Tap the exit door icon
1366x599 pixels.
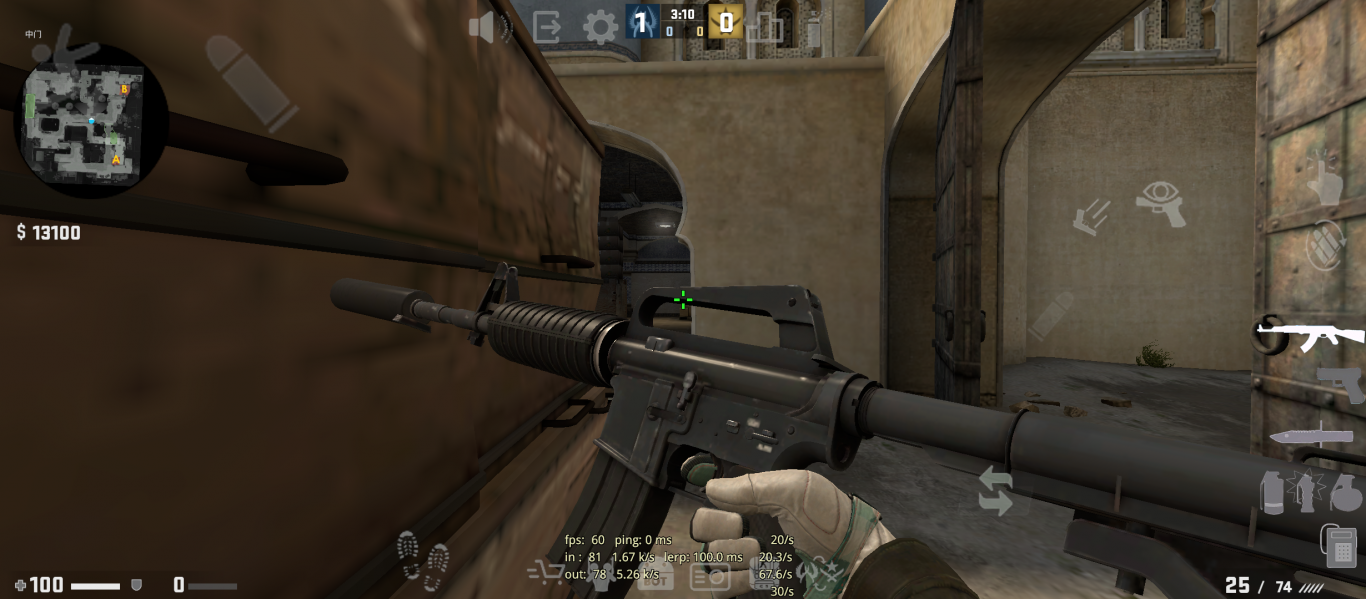547,26
